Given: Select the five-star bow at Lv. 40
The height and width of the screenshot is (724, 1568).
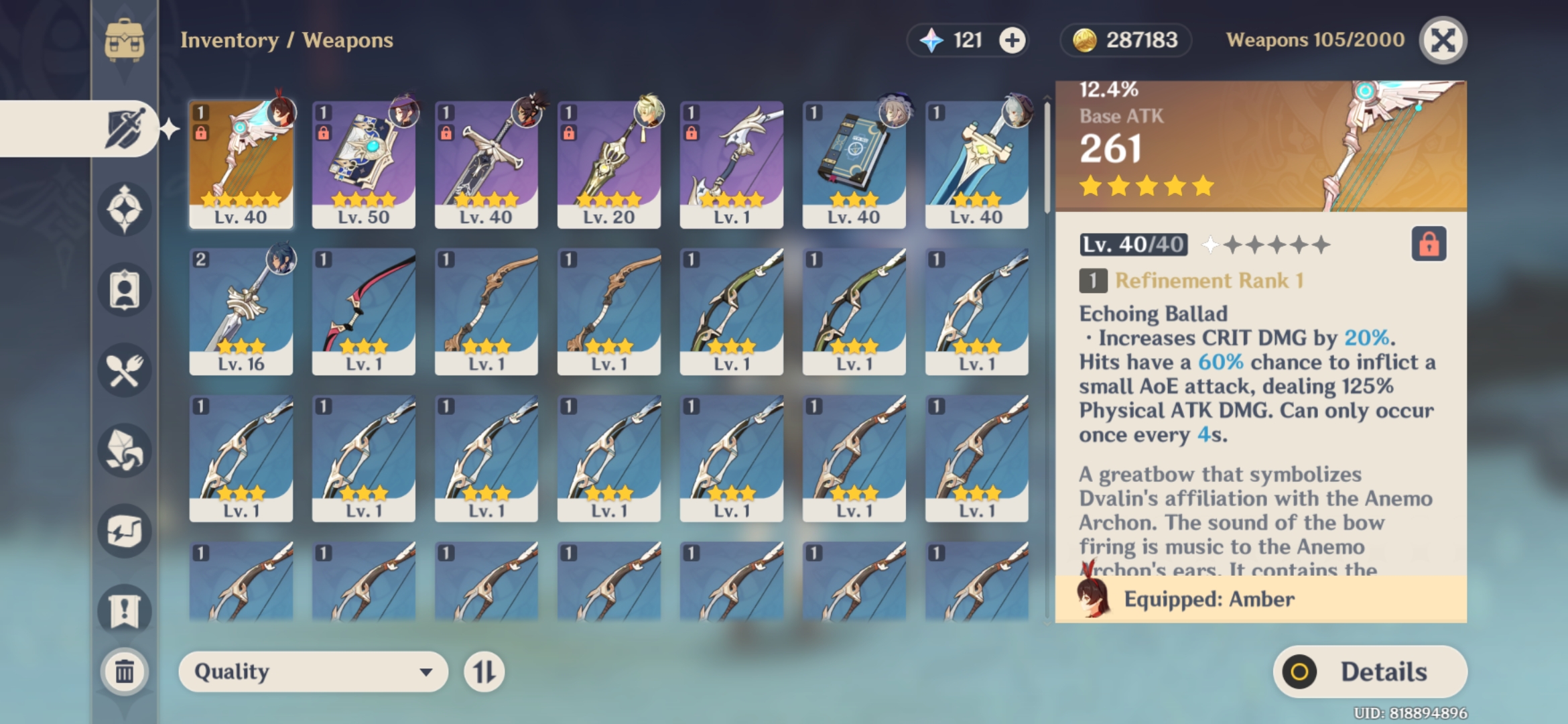Looking at the screenshot, I should click(241, 164).
